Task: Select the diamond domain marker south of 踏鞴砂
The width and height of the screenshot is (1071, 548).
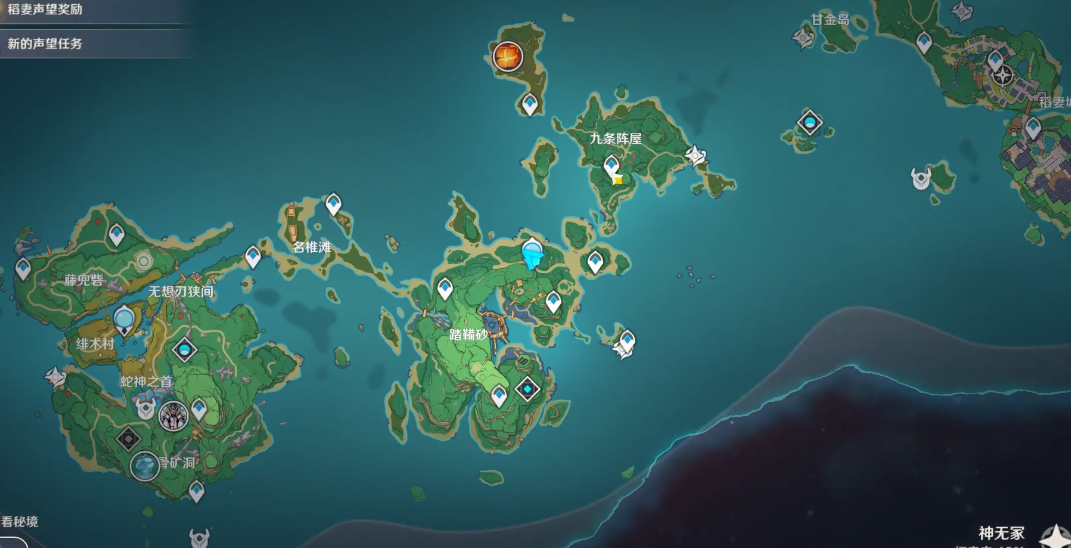Action: tap(527, 390)
